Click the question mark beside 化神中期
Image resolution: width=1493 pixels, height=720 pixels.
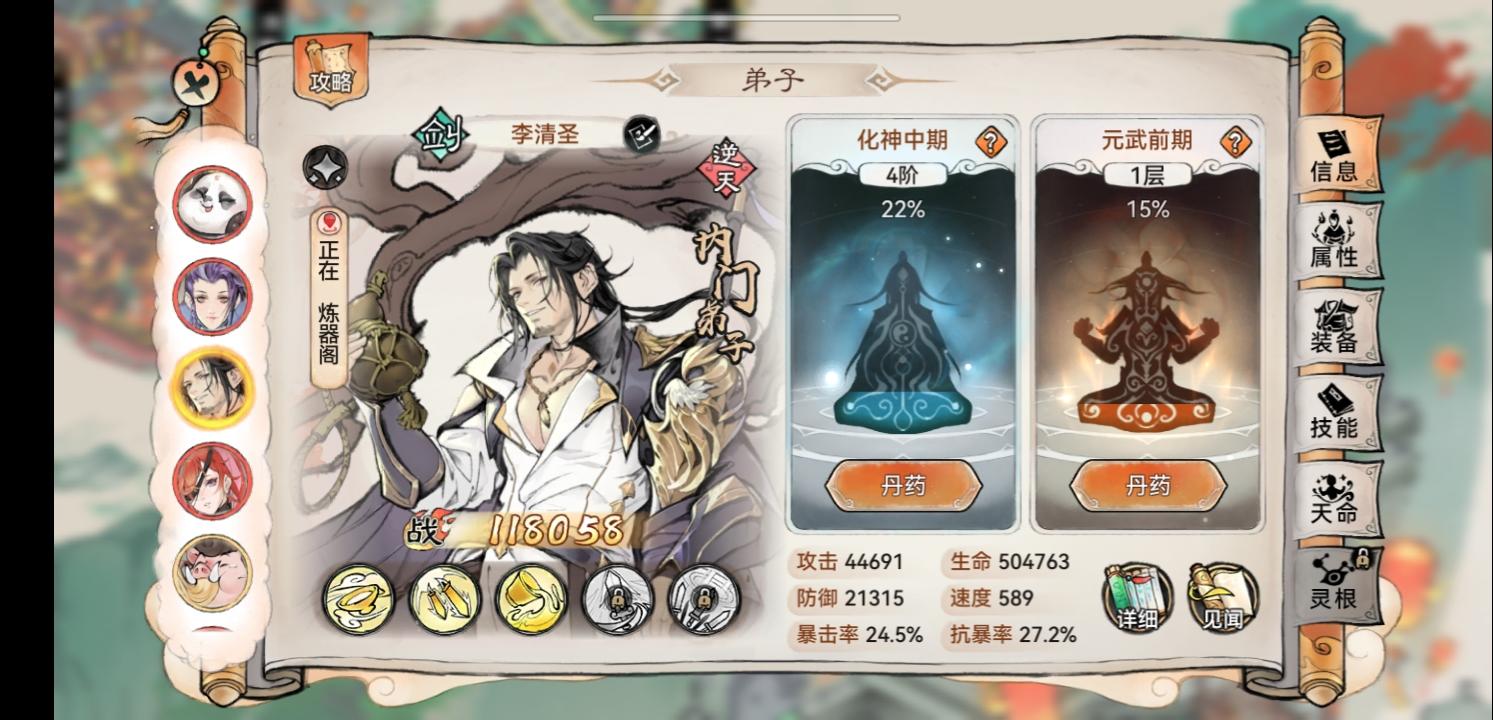click(x=989, y=141)
